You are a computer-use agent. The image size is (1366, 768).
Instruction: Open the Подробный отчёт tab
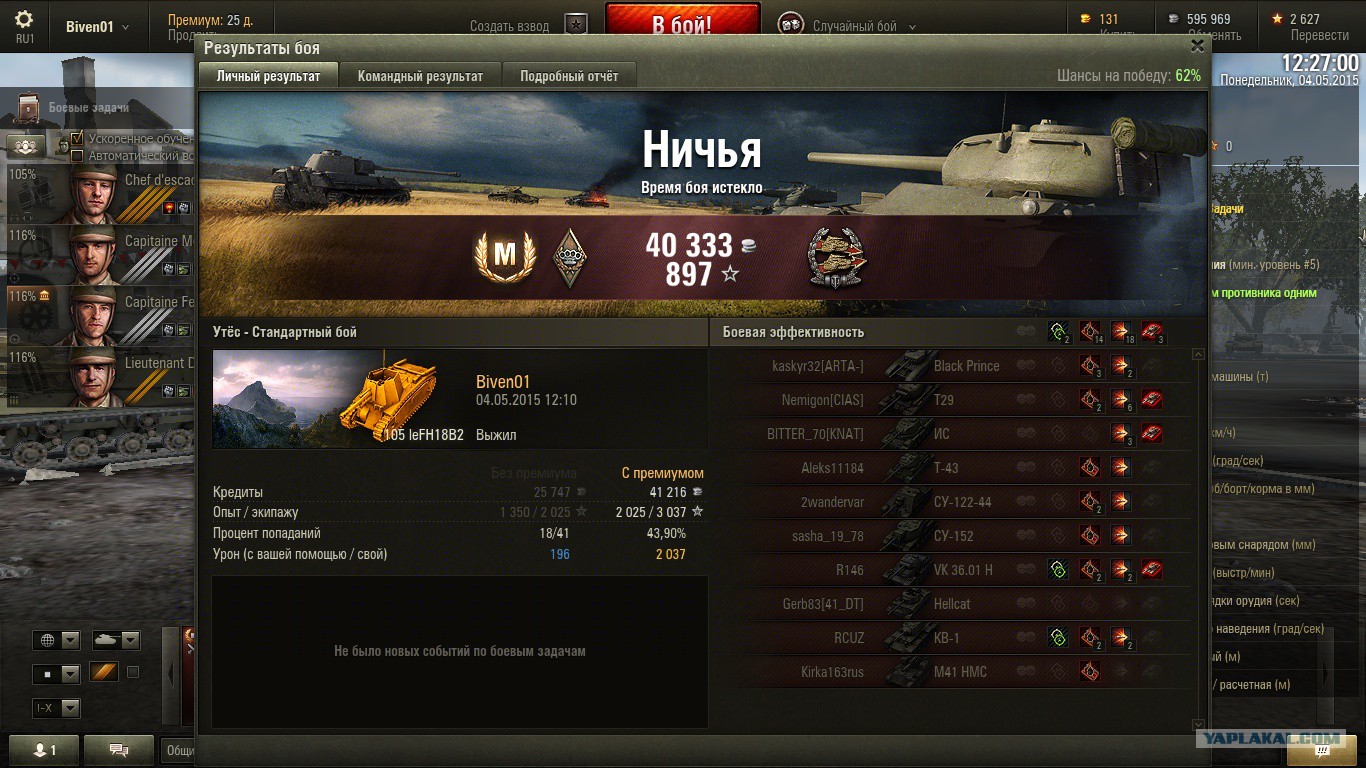click(569, 76)
